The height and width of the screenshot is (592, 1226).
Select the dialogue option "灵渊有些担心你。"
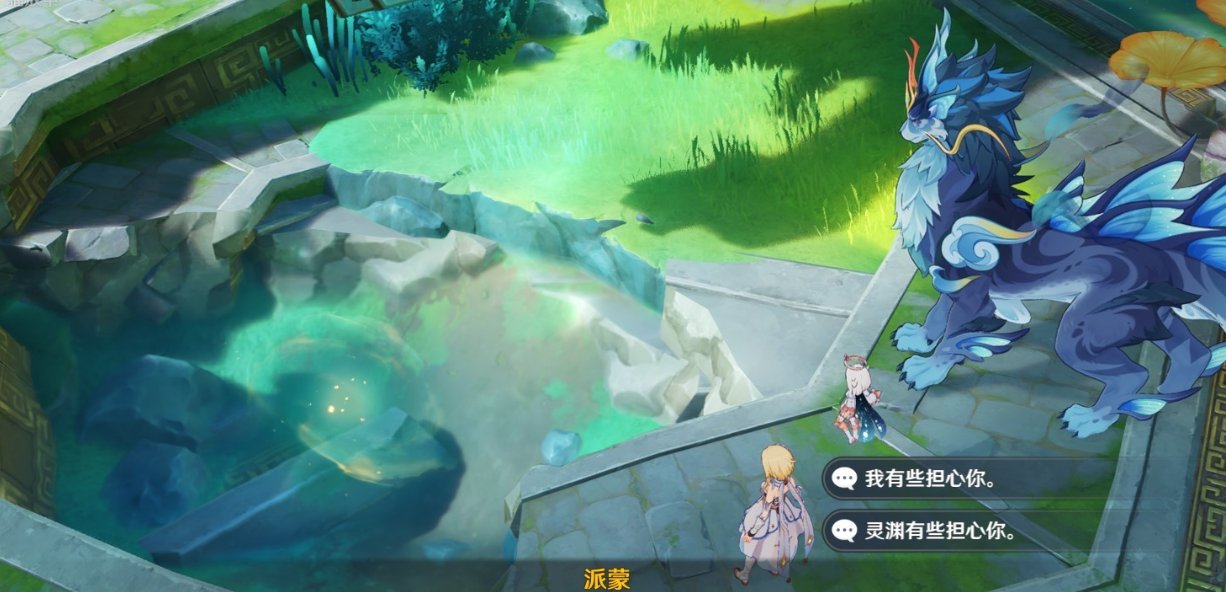point(939,532)
